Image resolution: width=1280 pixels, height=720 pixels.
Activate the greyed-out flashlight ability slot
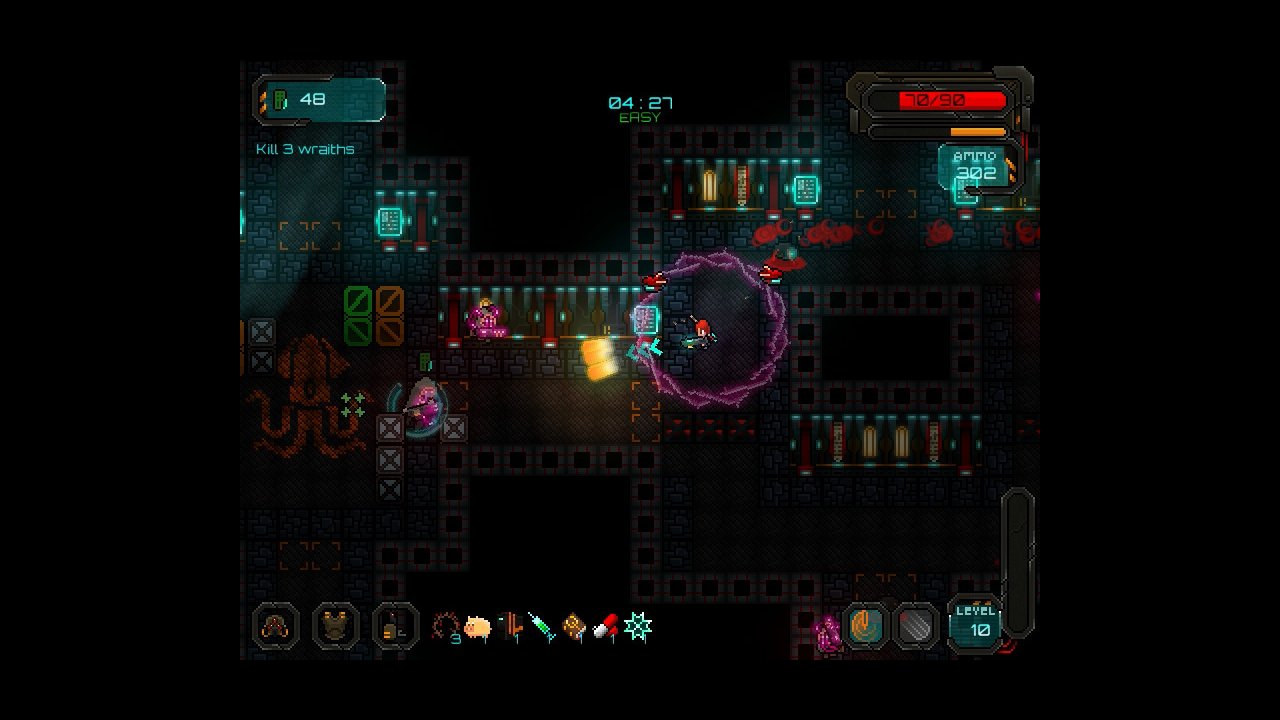[x=915, y=627]
